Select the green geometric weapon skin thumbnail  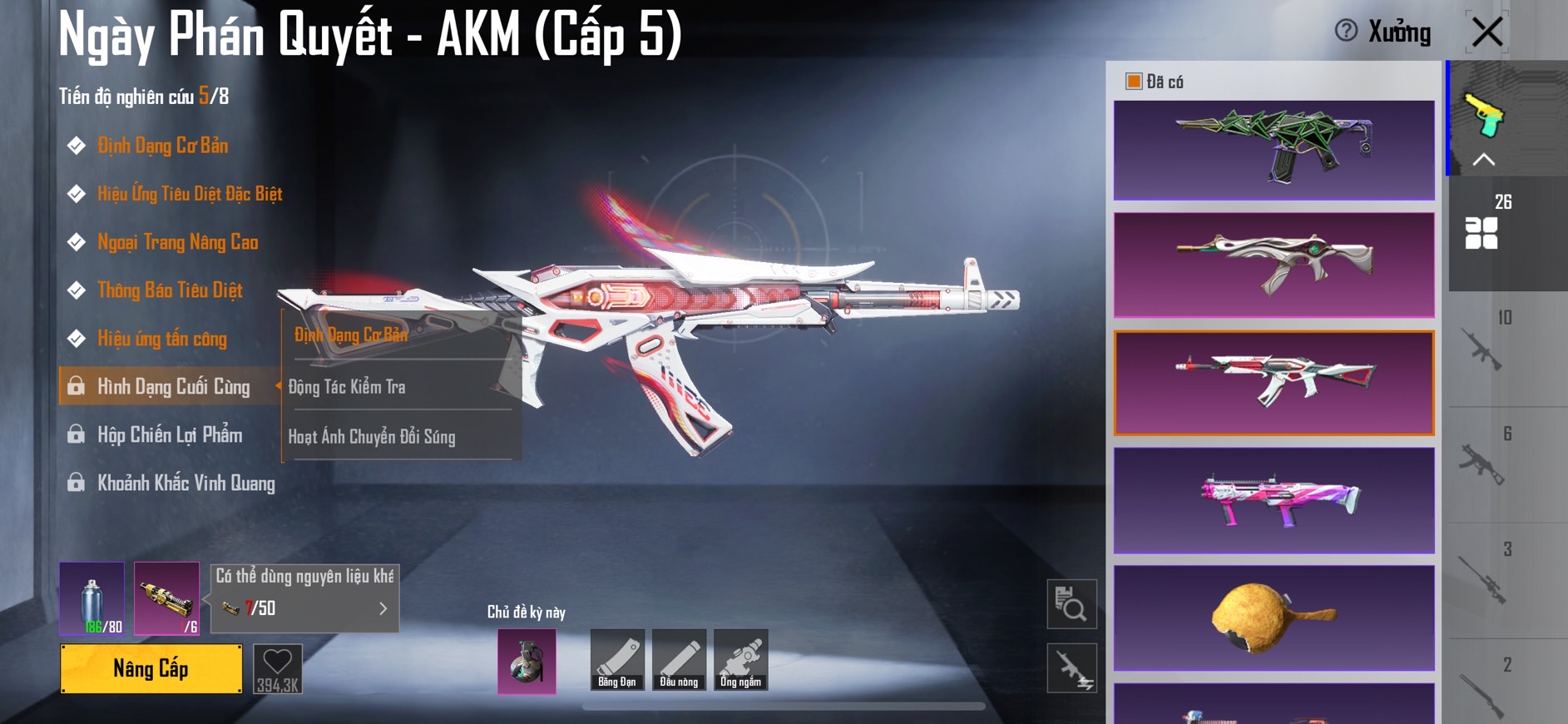(1274, 150)
